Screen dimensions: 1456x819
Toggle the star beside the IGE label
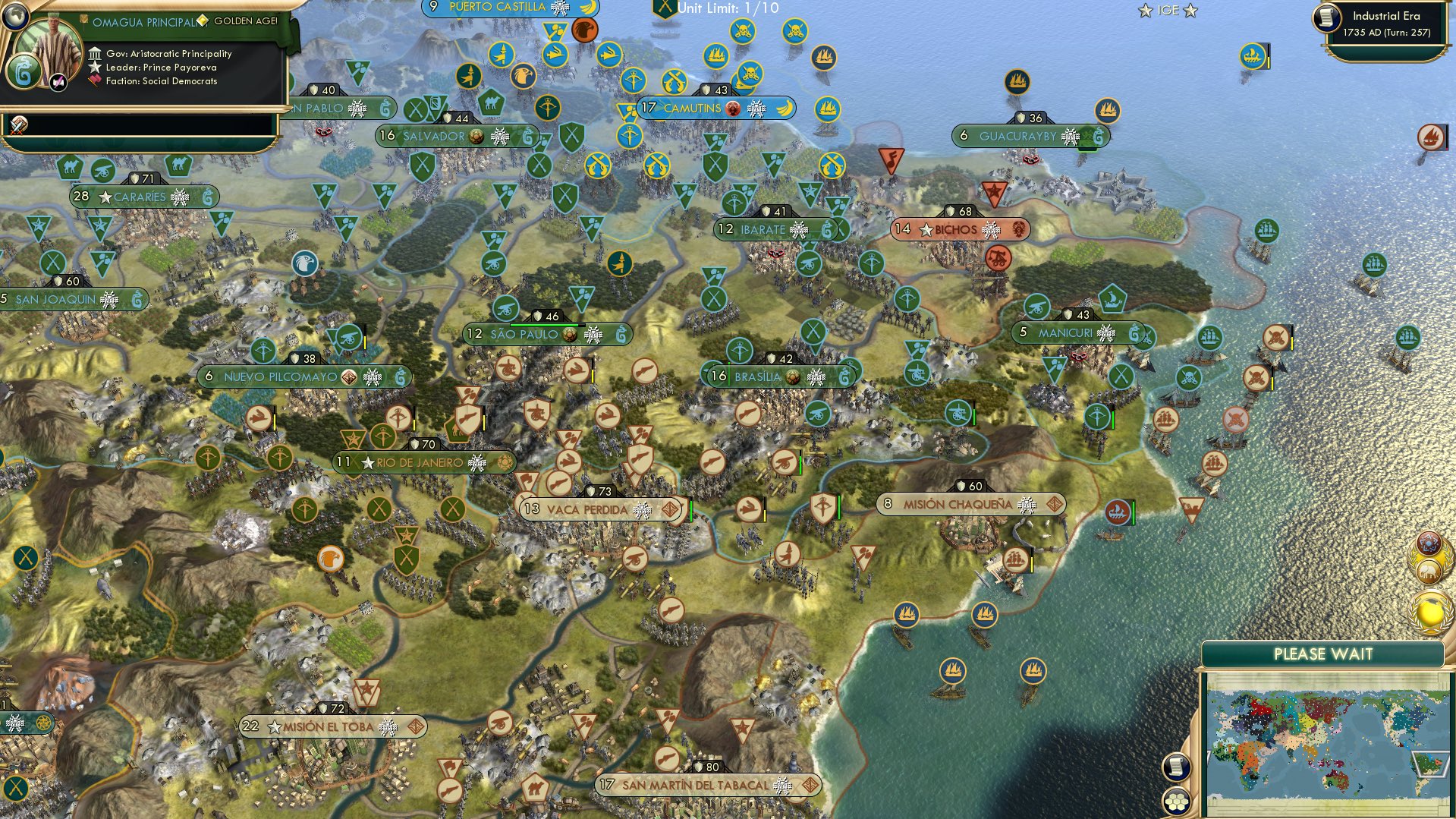pos(1144,10)
